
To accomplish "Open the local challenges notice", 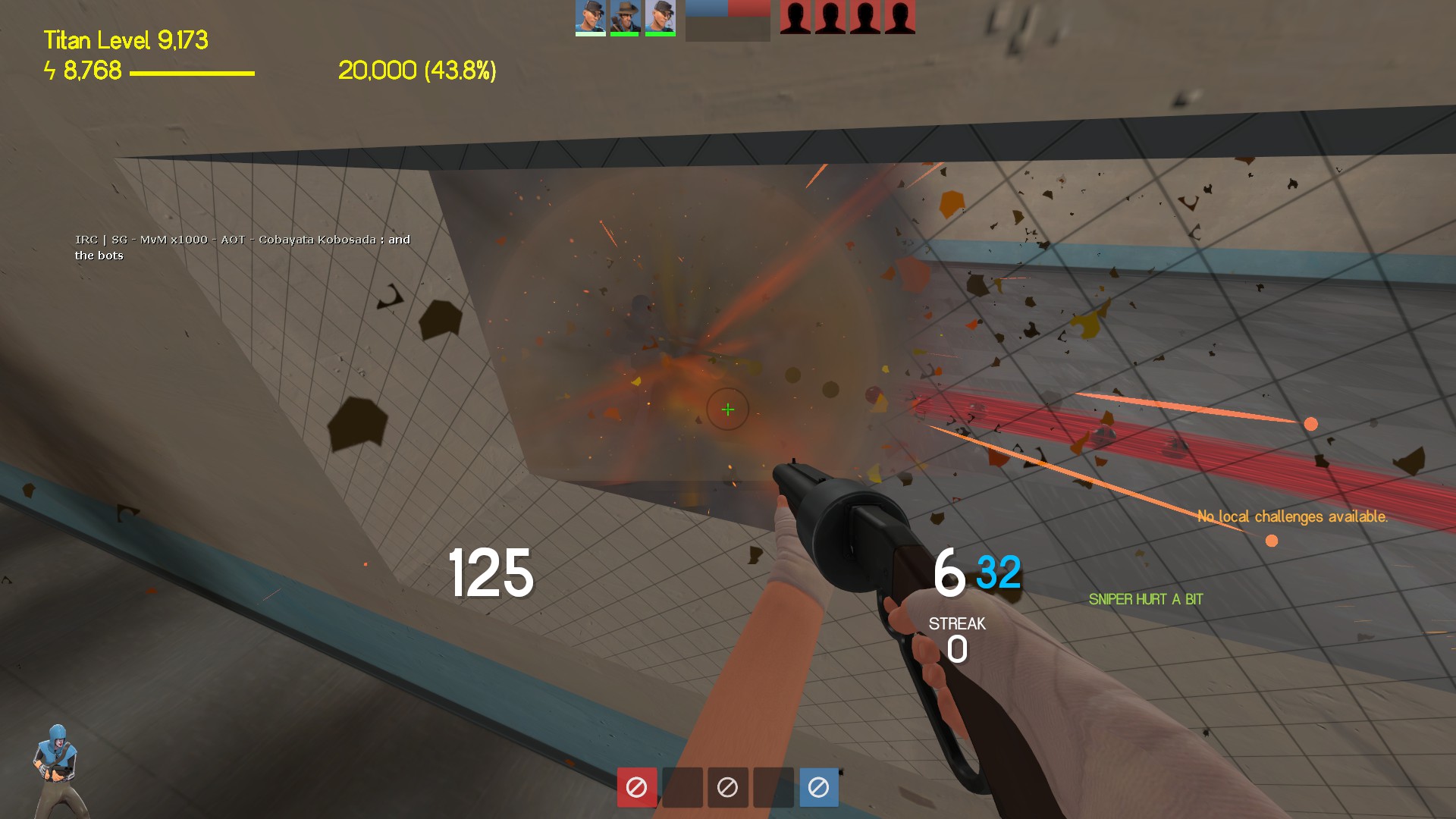I will (1292, 516).
